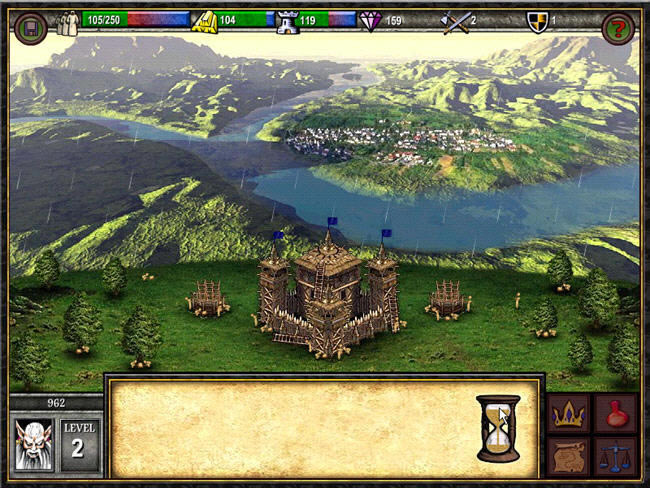The height and width of the screenshot is (488, 650).
Task: Select the white demon hero portrait
Action: click(x=33, y=443)
